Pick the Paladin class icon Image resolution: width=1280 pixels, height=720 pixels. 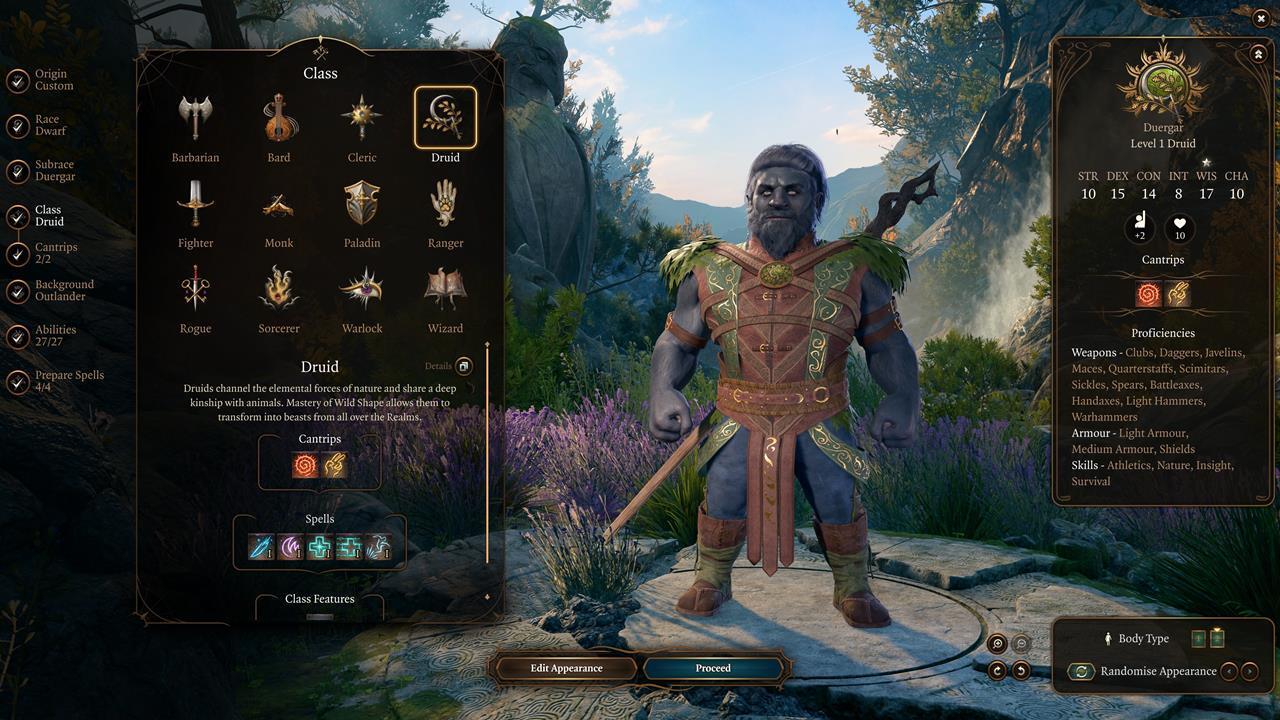click(362, 204)
